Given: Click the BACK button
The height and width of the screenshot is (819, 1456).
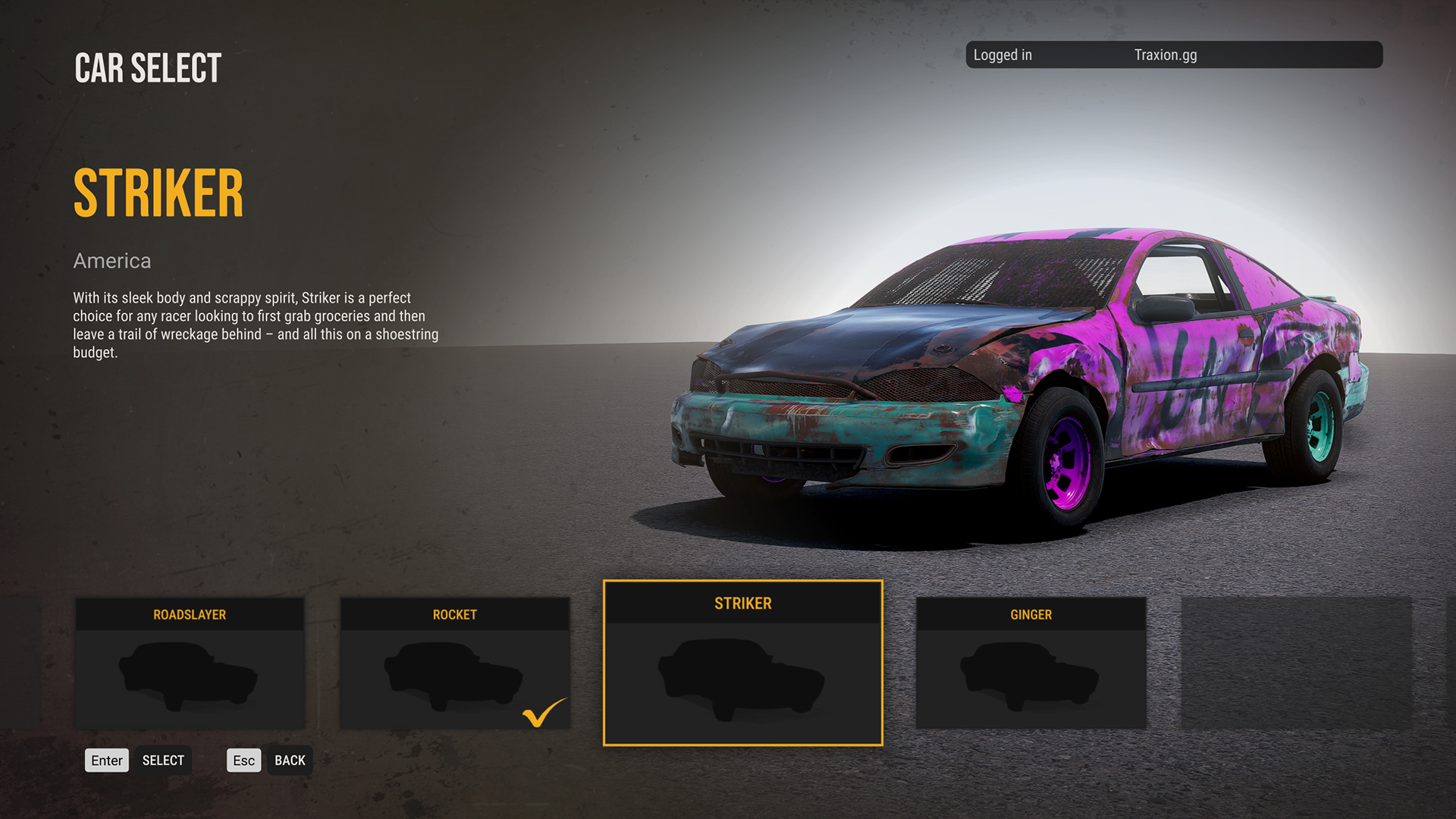Looking at the screenshot, I should point(290,760).
